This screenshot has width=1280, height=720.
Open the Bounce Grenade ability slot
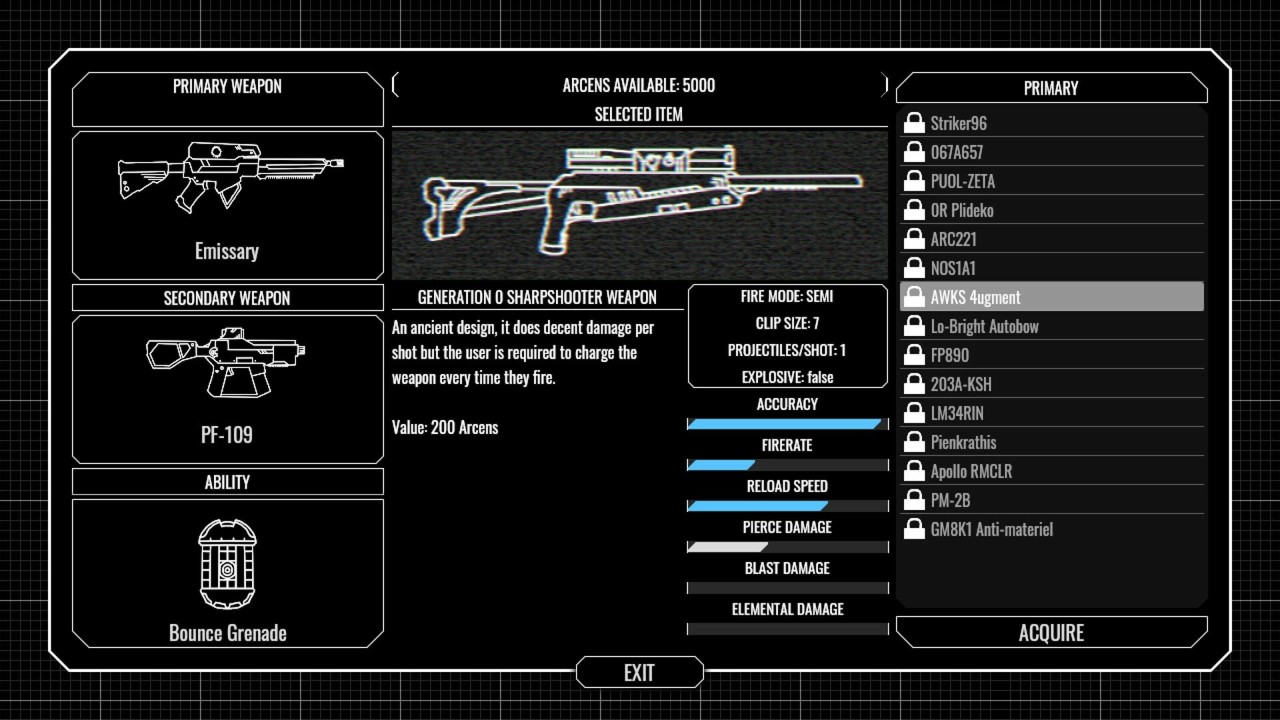click(227, 572)
